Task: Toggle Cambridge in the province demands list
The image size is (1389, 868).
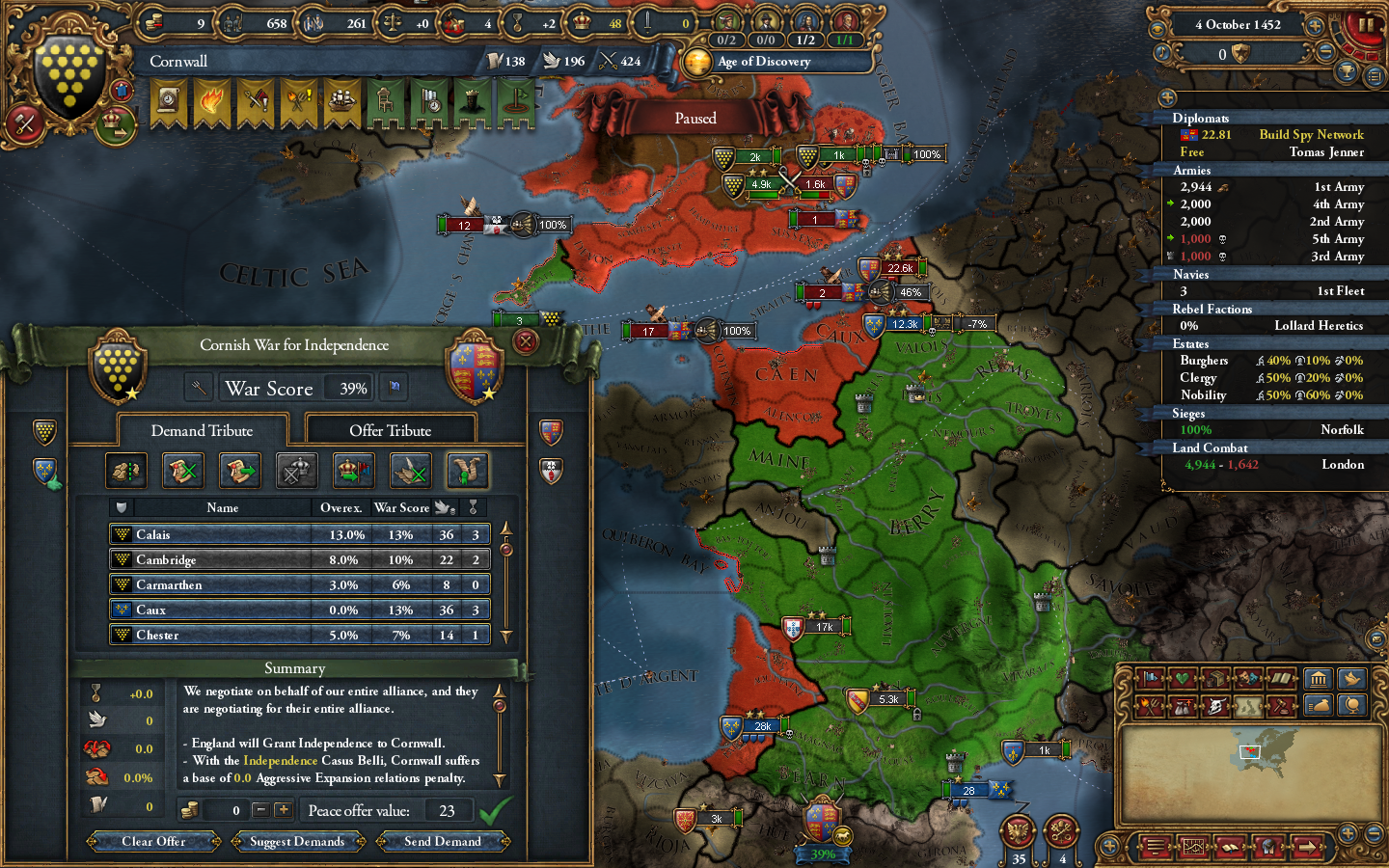Action: click(x=299, y=559)
